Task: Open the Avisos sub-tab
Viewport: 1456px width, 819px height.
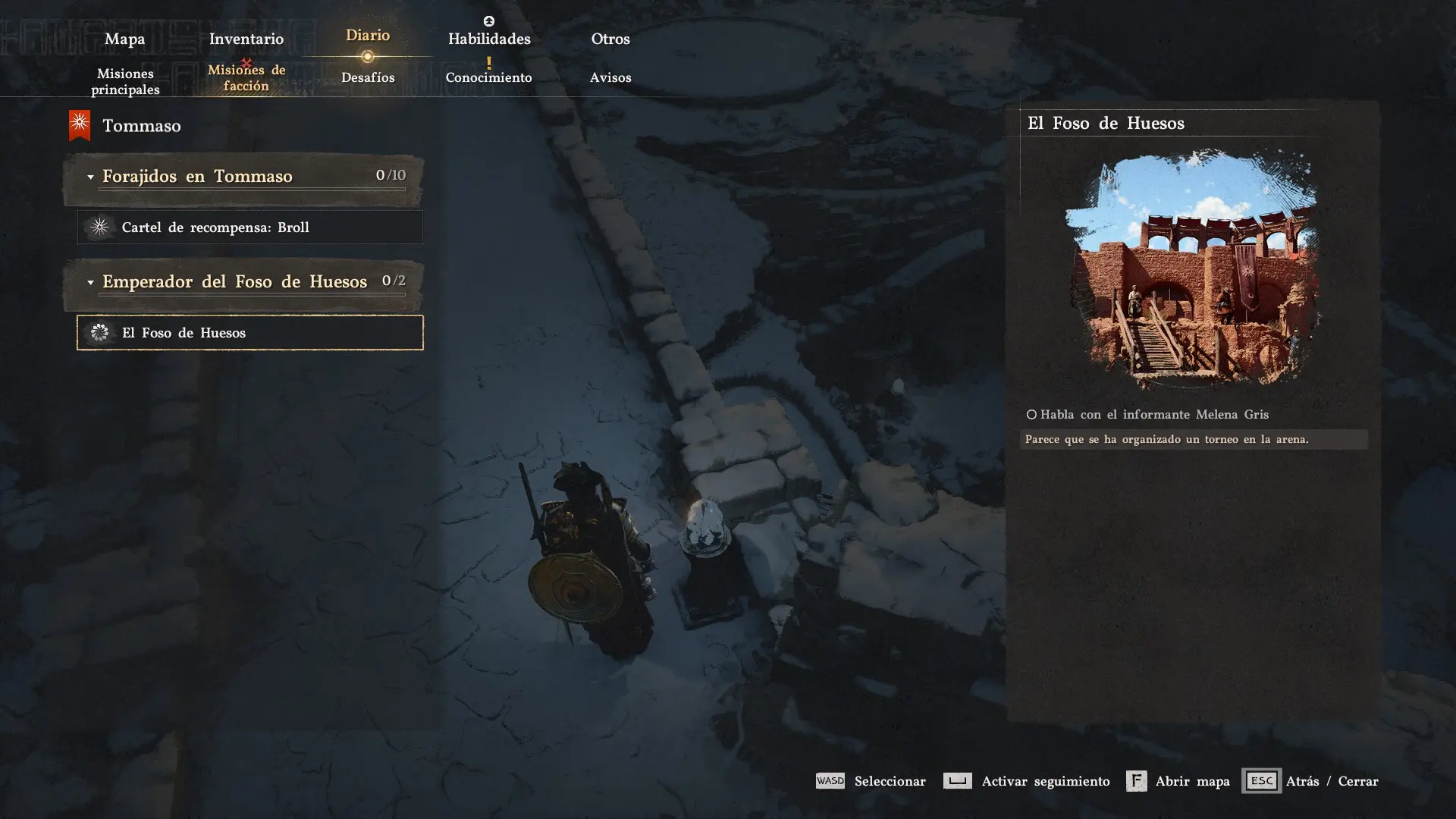Action: point(610,77)
